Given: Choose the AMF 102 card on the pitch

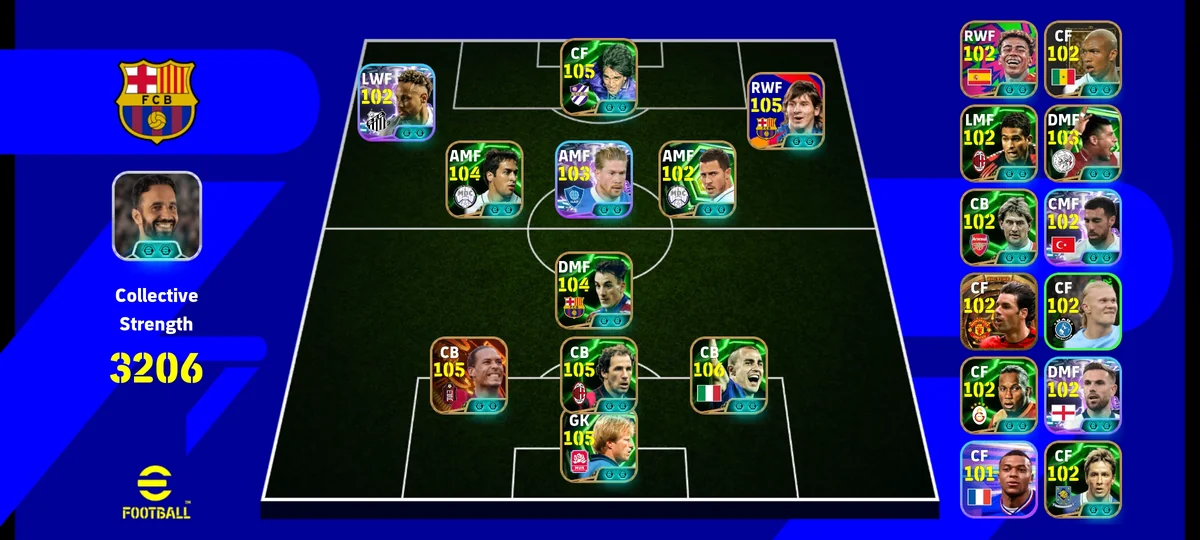Looking at the screenshot, I should pos(698,179).
